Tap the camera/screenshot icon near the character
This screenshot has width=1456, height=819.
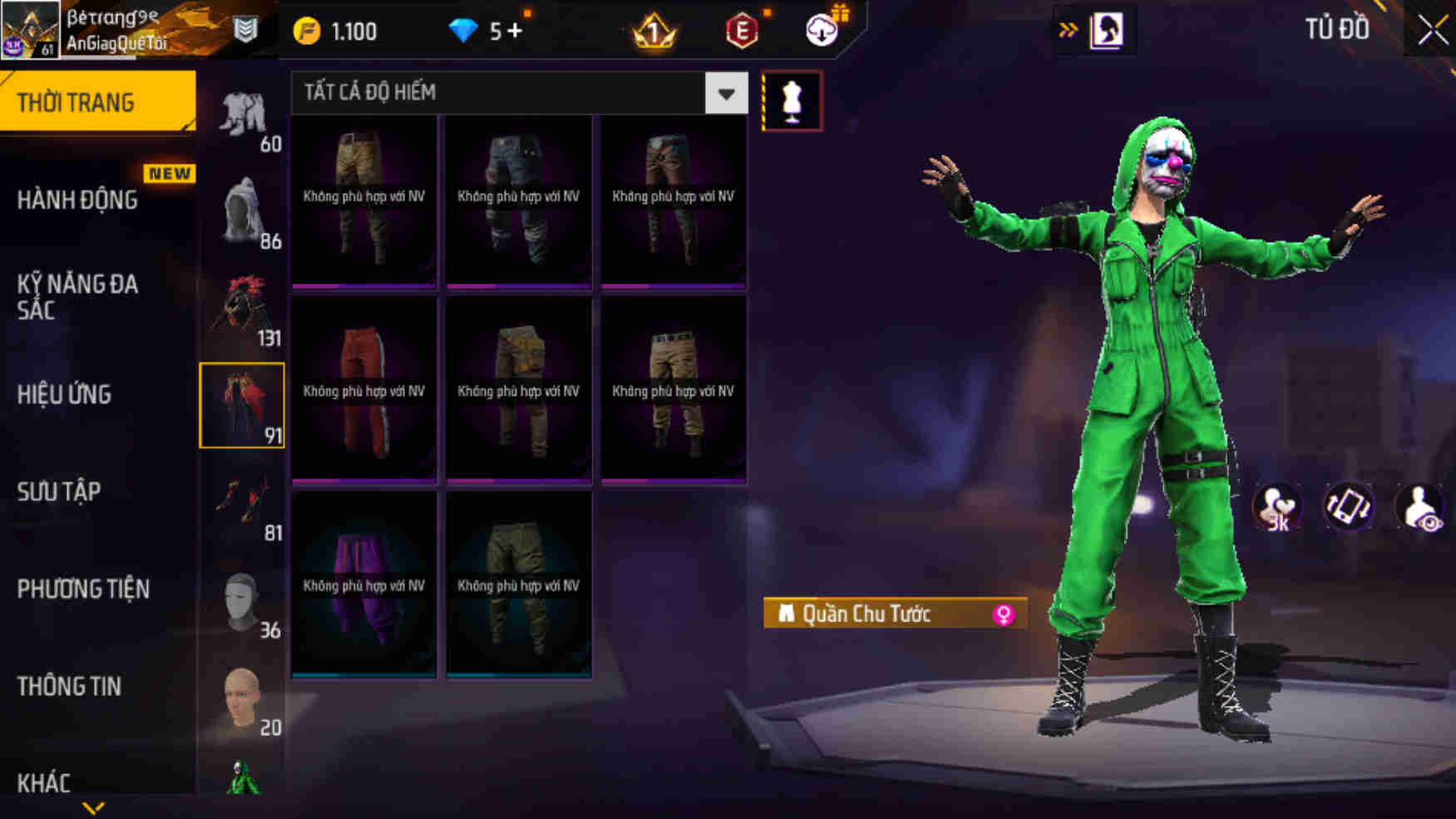[1350, 507]
